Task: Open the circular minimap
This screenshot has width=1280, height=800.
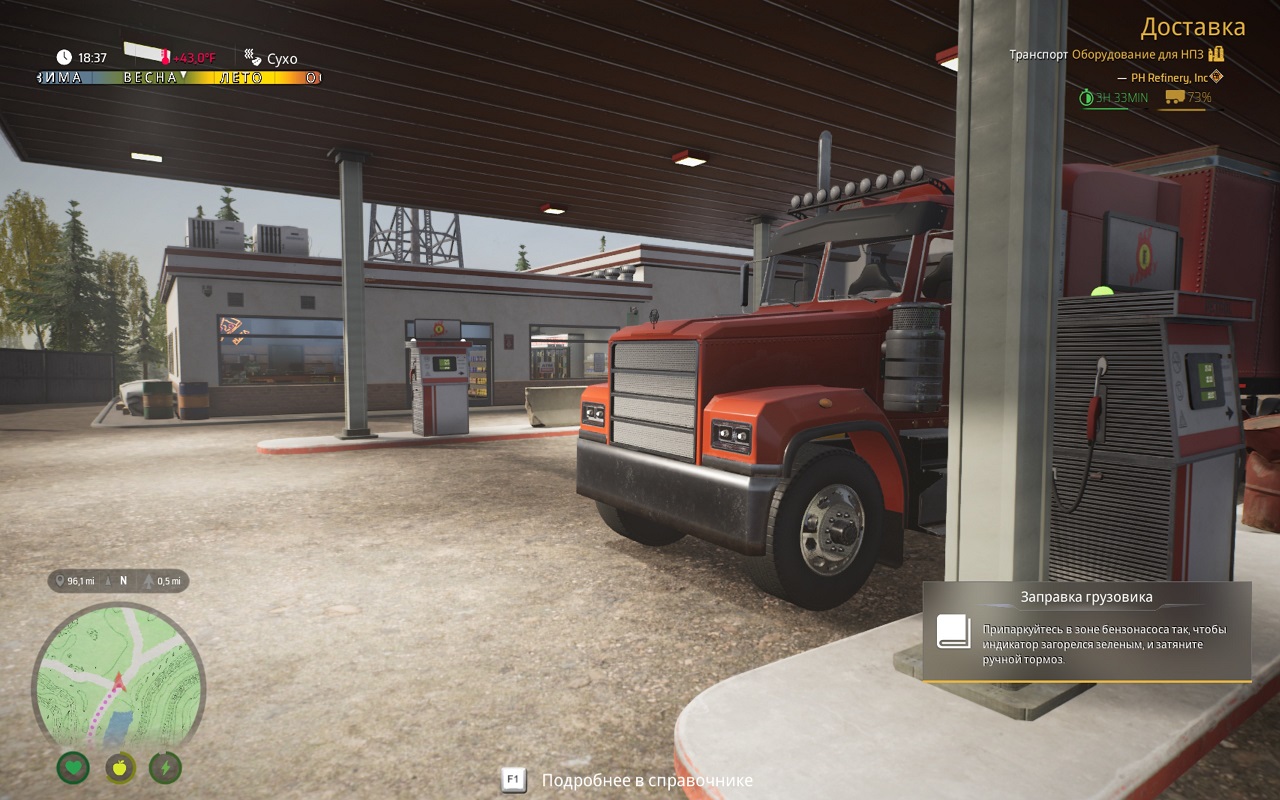Action: 118,676
